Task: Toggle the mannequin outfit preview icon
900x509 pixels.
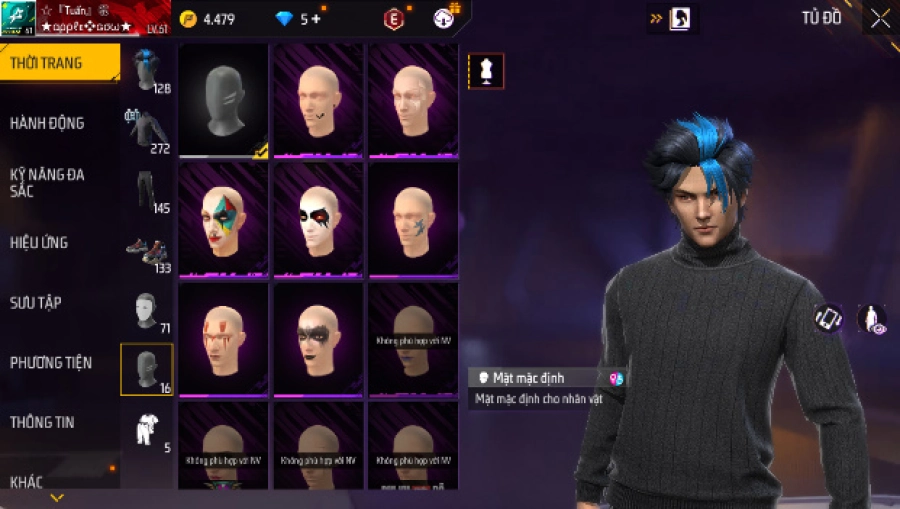Action: click(x=486, y=71)
